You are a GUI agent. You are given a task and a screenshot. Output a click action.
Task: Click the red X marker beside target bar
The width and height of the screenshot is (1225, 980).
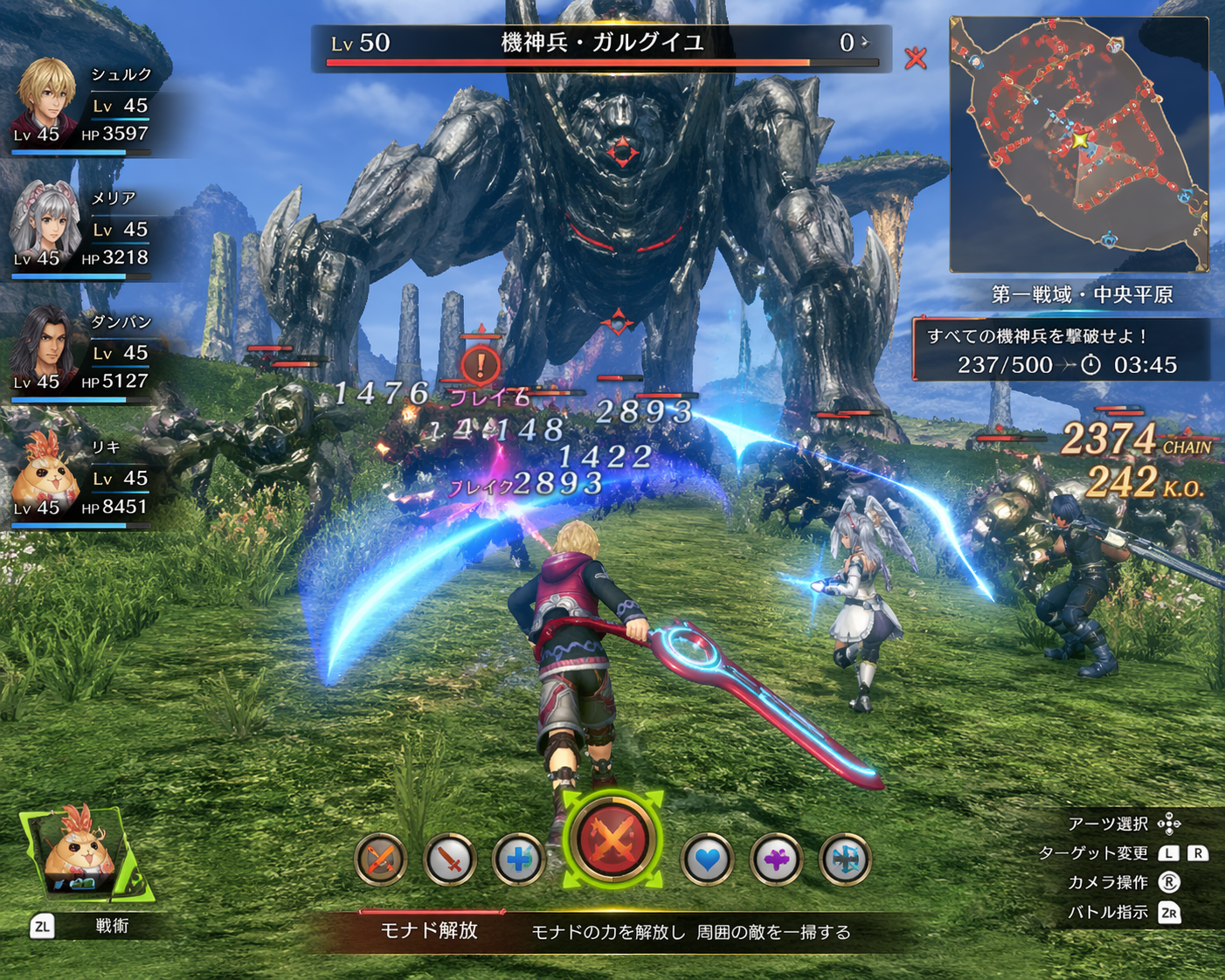(916, 59)
